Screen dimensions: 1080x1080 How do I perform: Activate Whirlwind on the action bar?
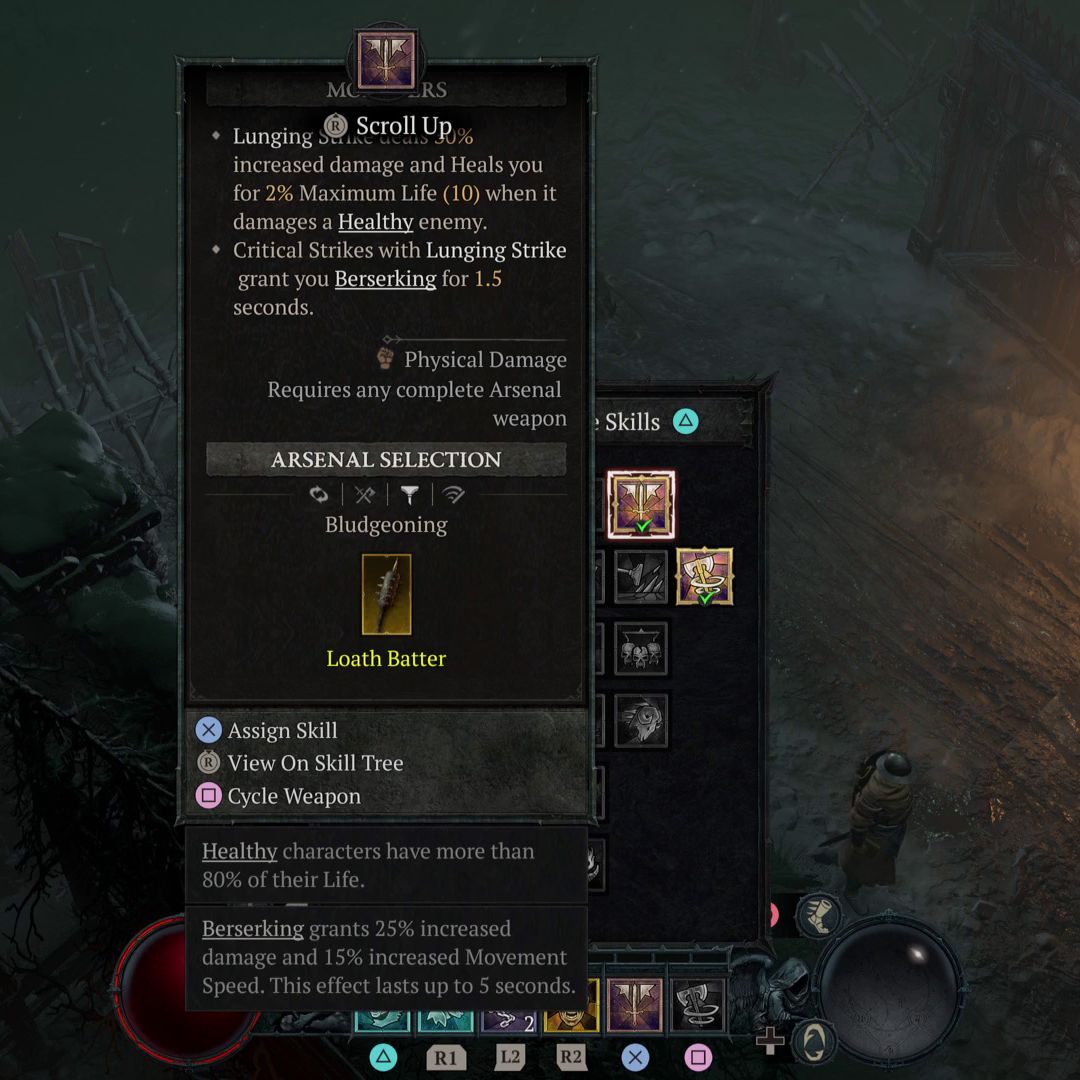(698, 1004)
